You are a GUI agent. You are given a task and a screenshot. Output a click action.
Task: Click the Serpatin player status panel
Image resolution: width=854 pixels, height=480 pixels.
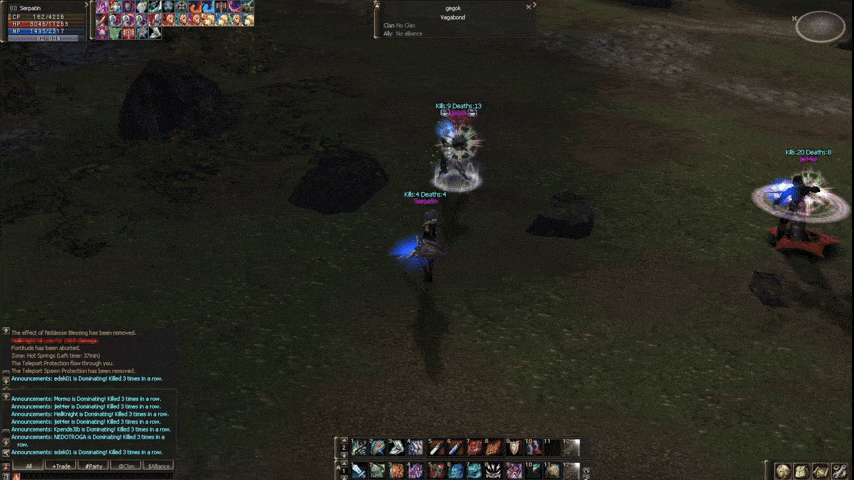click(x=45, y=20)
